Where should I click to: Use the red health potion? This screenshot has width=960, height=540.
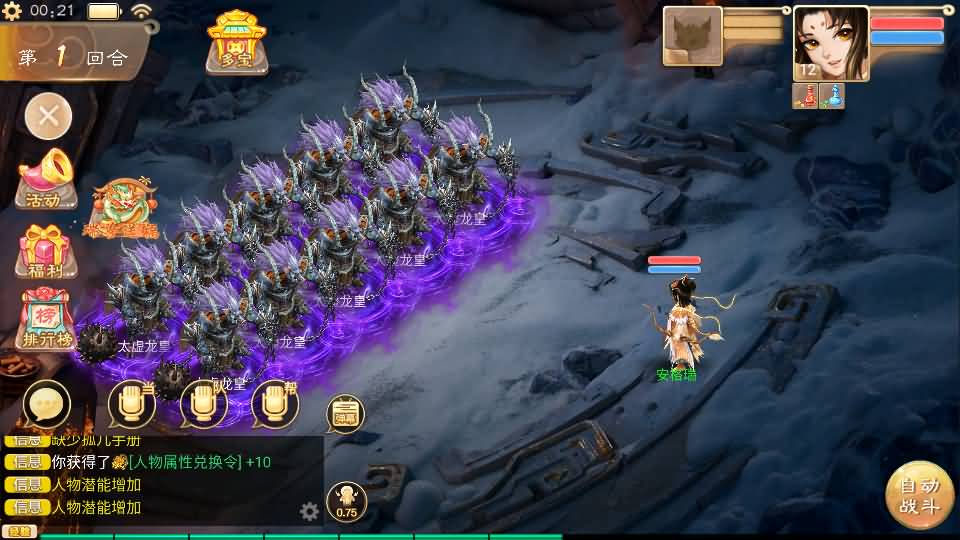click(x=808, y=96)
